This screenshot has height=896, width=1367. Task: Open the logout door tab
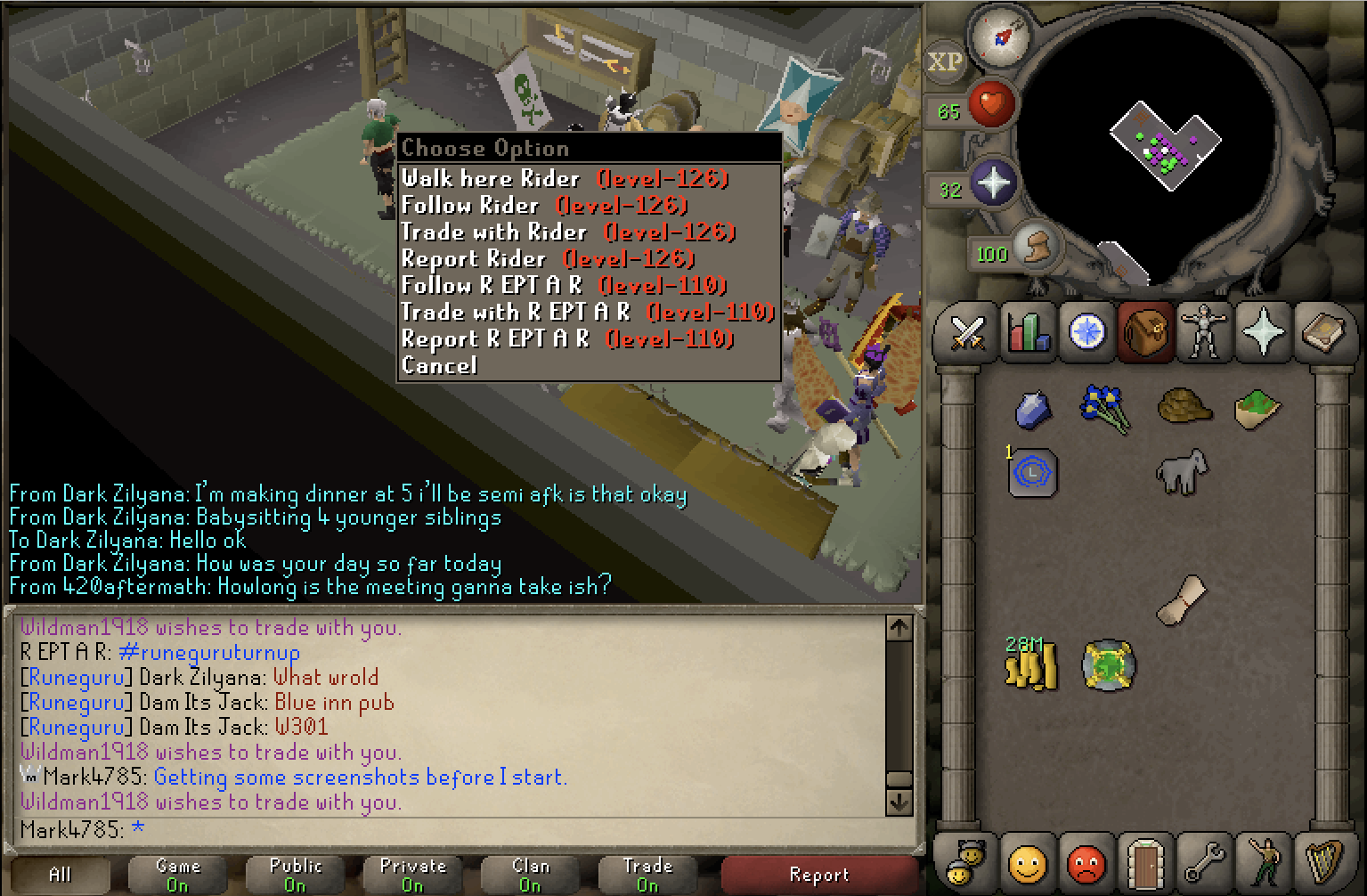pyautogui.click(x=1144, y=862)
